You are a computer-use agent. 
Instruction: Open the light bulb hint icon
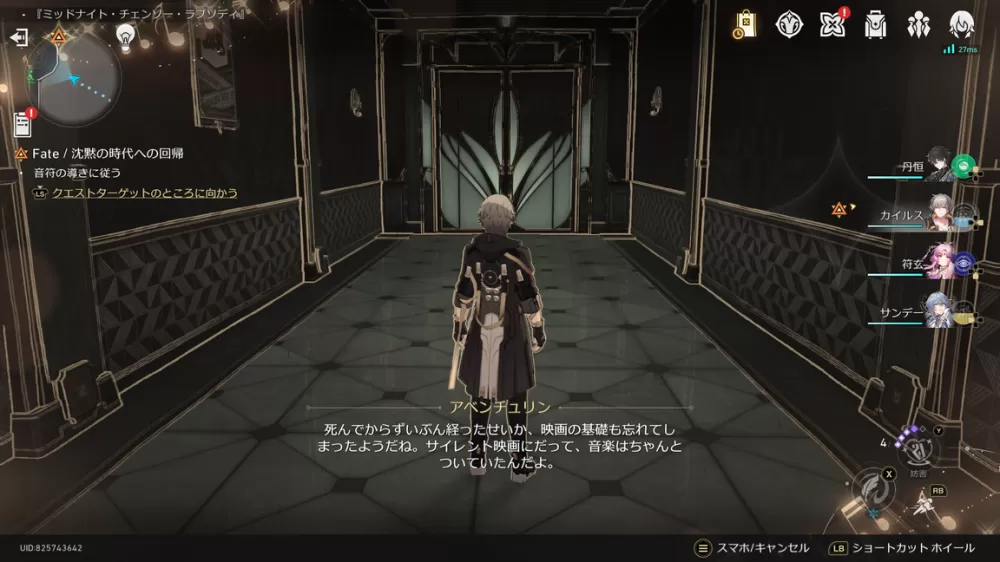[x=126, y=37]
